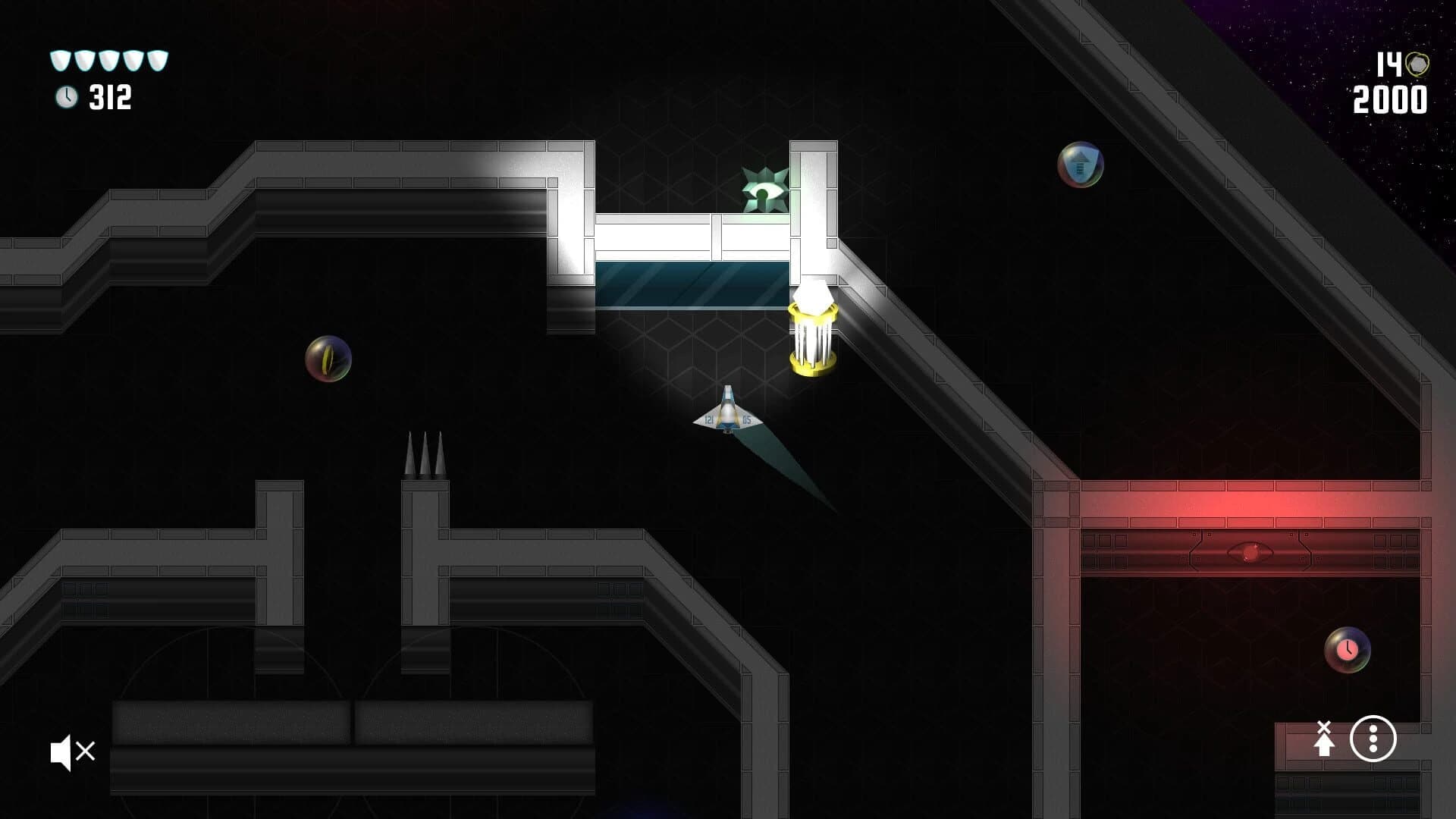Image resolution: width=1456 pixels, height=819 pixels.
Task: Click the clock timer icon showing 312
Action: (67, 97)
